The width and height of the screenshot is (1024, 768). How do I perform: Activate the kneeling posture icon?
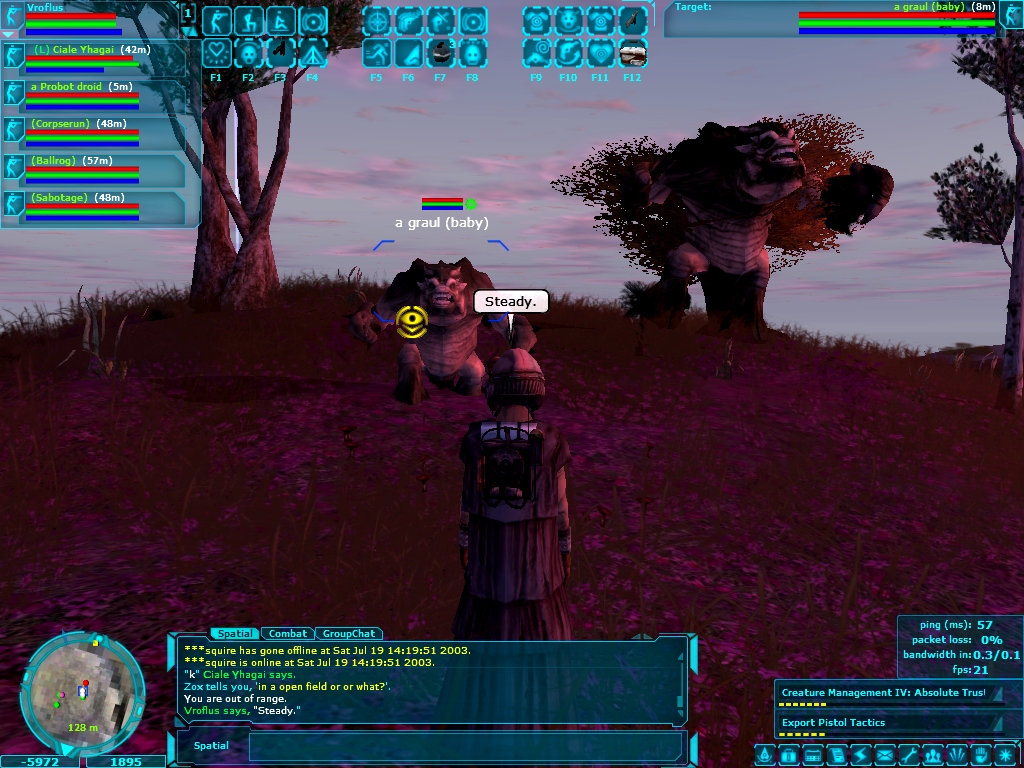[249, 21]
